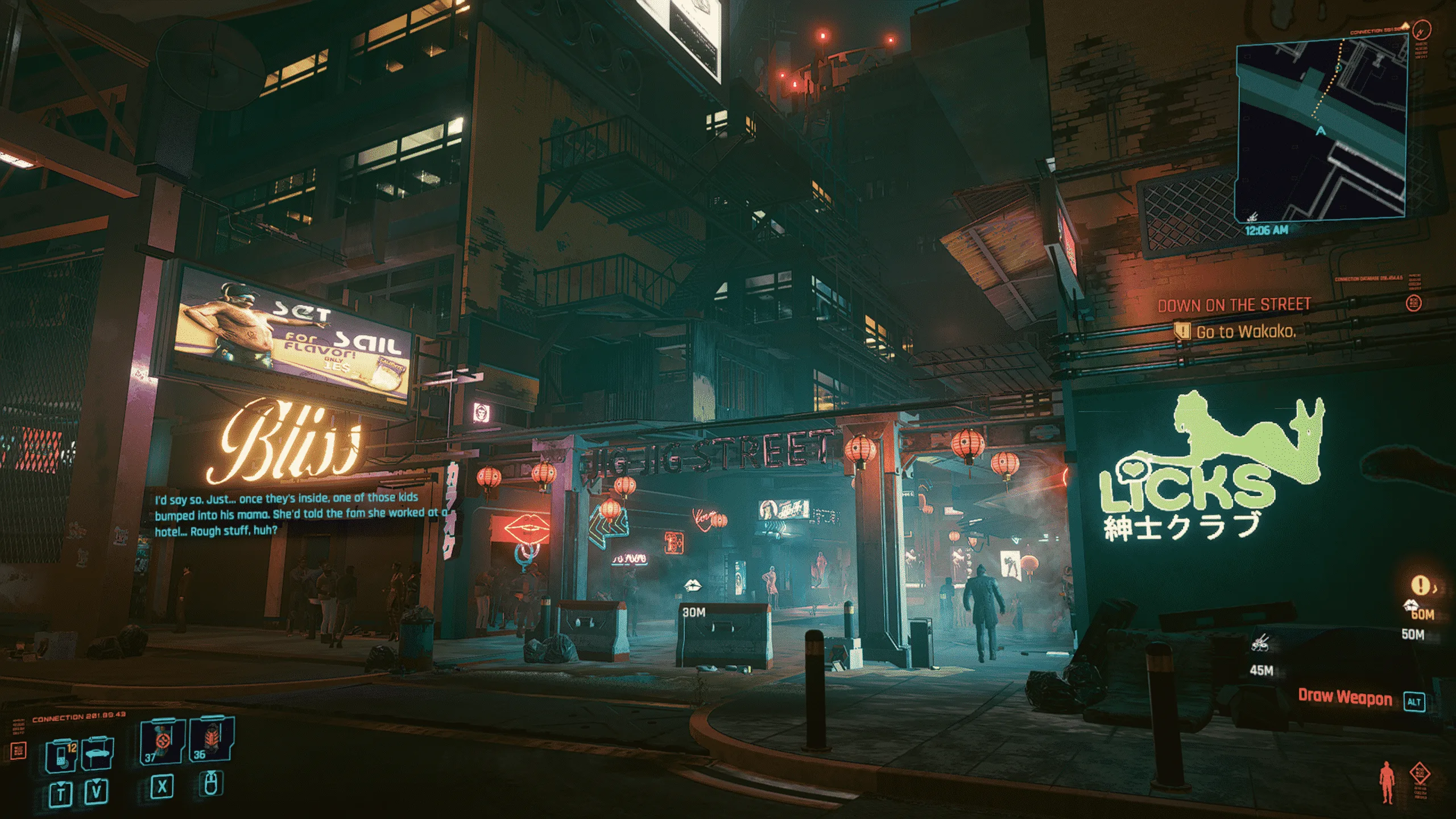Use the inhaler consumable with count 37
This screenshot has height=819, width=1456.
coord(162,739)
